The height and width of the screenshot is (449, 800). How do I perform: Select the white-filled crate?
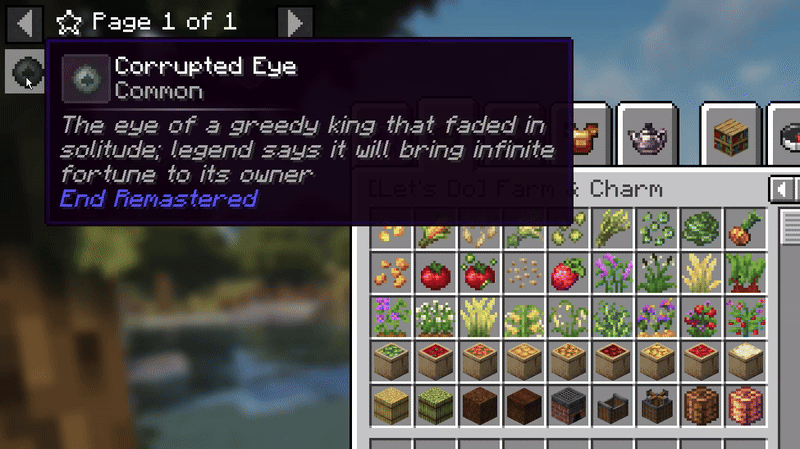pos(743,362)
